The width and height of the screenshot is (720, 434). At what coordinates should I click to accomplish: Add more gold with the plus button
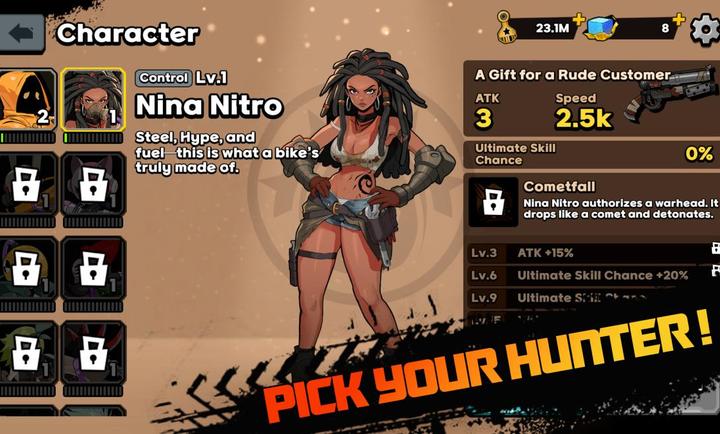579,20
